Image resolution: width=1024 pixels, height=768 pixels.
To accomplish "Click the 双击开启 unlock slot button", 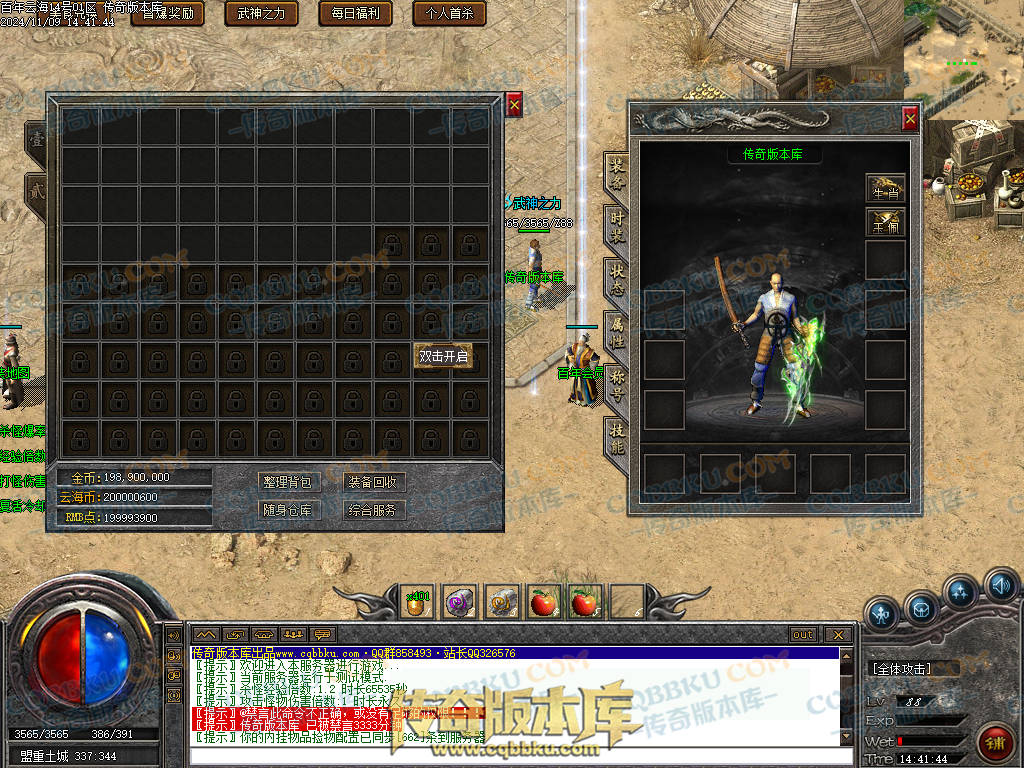I will tap(443, 356).
